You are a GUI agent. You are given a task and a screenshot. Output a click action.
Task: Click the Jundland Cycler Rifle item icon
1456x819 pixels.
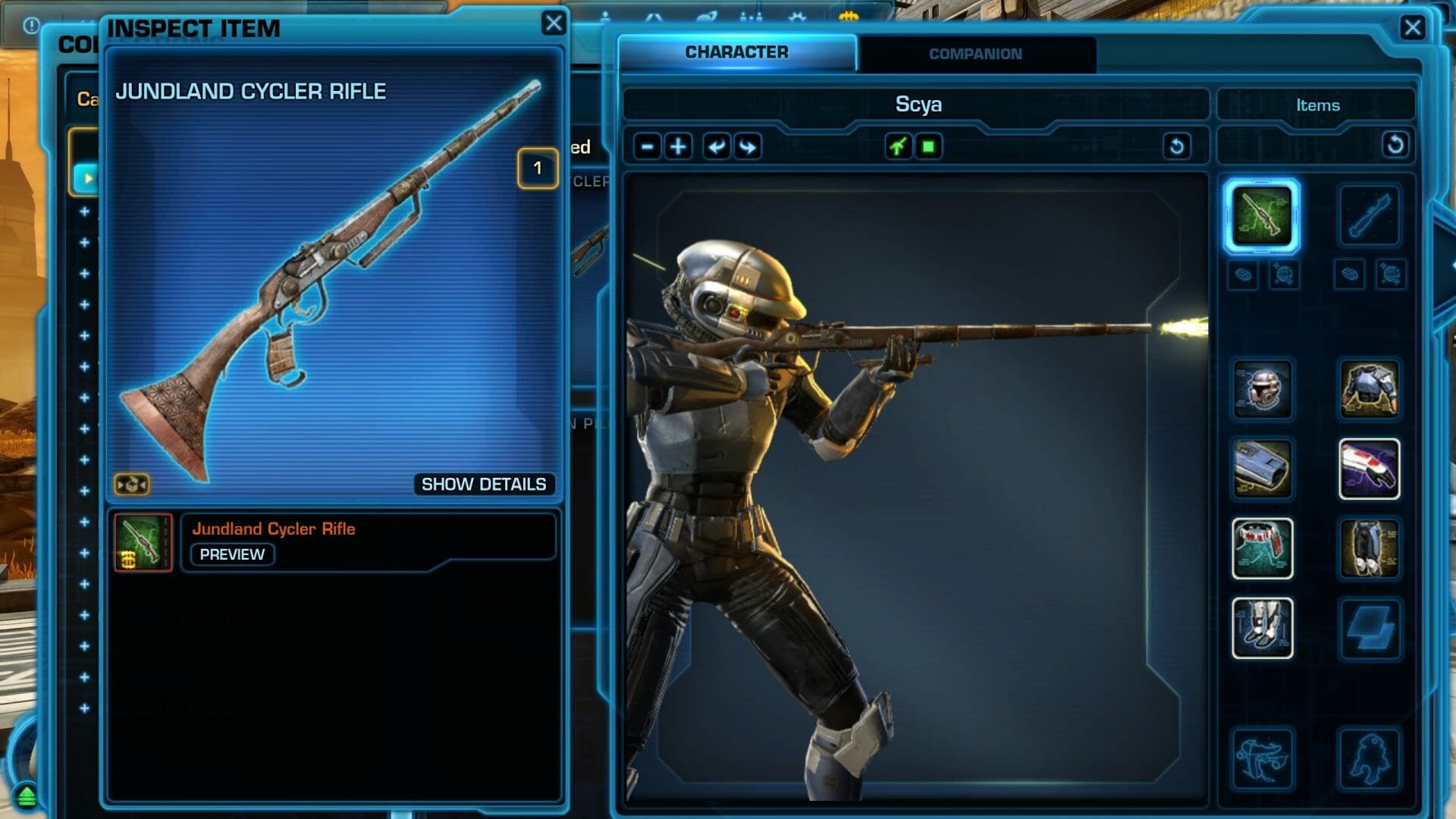[x=143, y=542]
